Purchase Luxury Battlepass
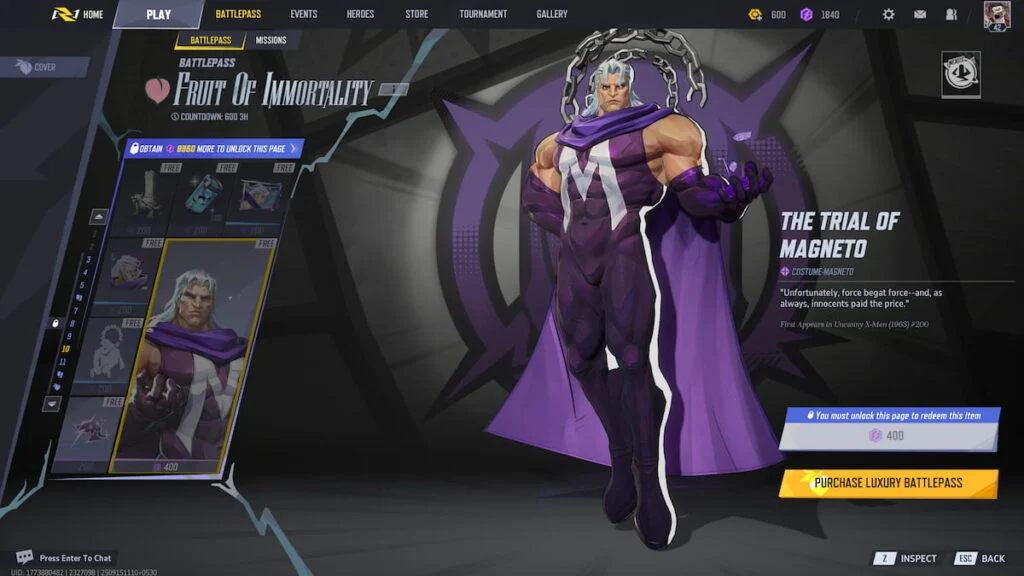Viewport: 1024px width, 576px height. click(x=888, y=483)
